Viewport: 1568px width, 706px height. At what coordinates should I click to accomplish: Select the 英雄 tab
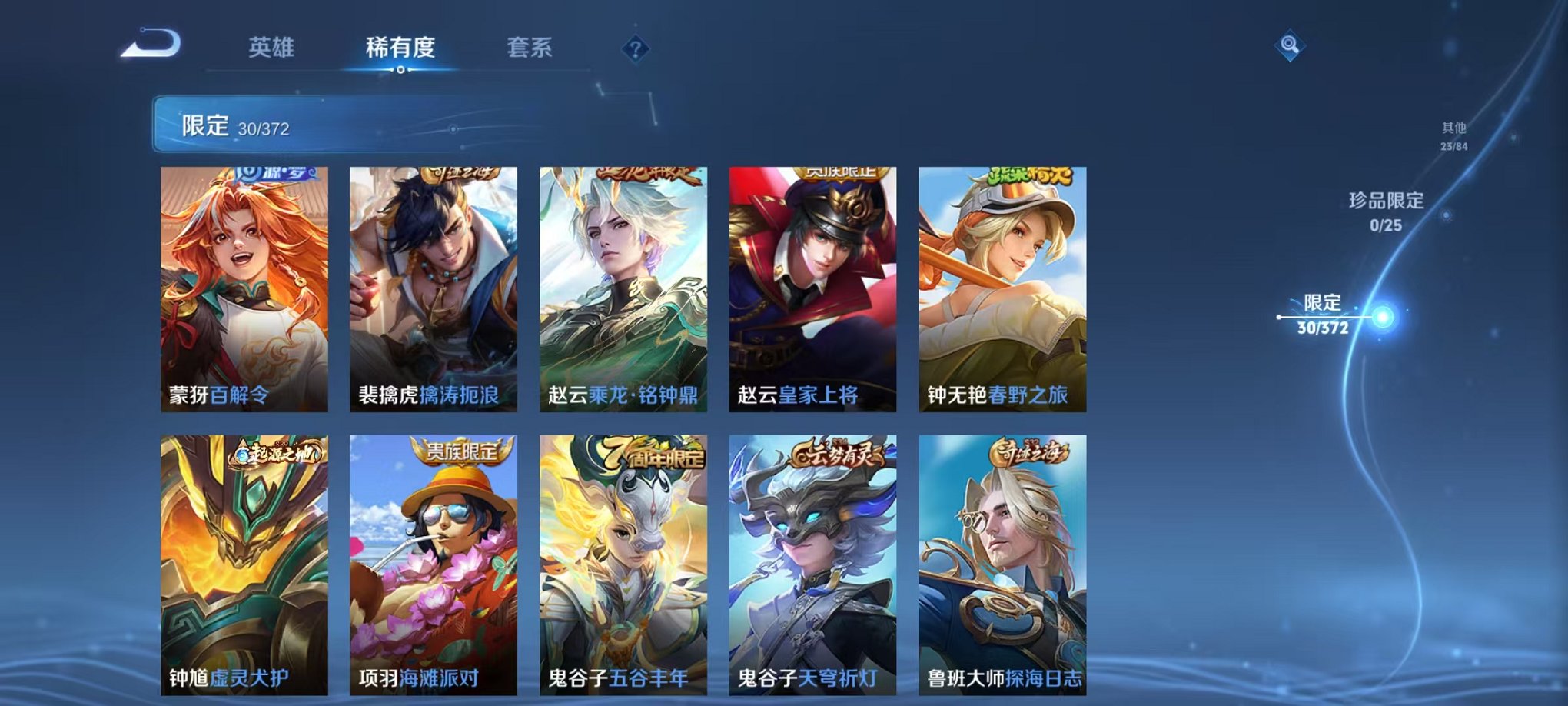[273, 48]
